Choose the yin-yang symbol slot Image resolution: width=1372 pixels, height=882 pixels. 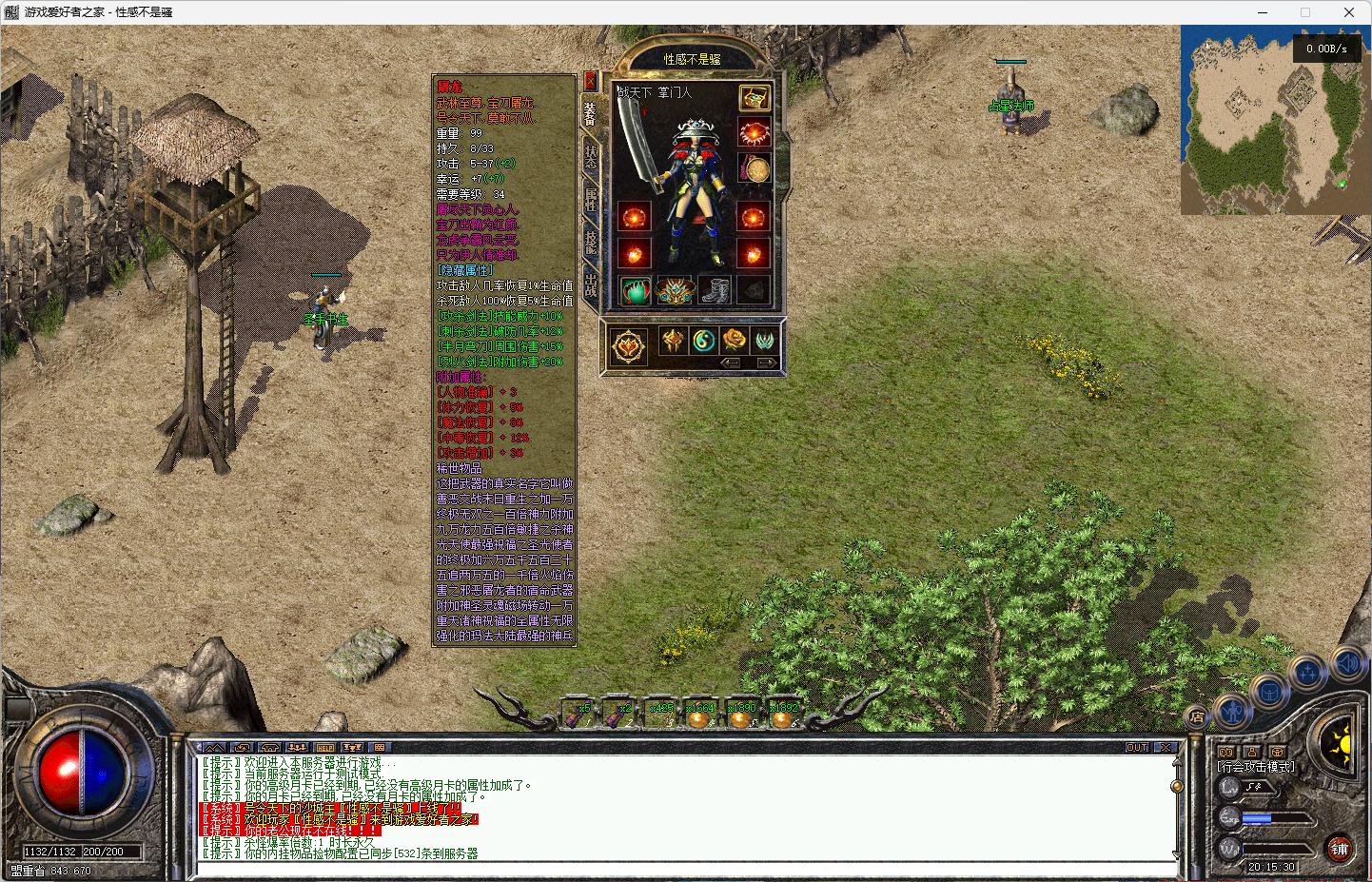(x=704, y=341)
